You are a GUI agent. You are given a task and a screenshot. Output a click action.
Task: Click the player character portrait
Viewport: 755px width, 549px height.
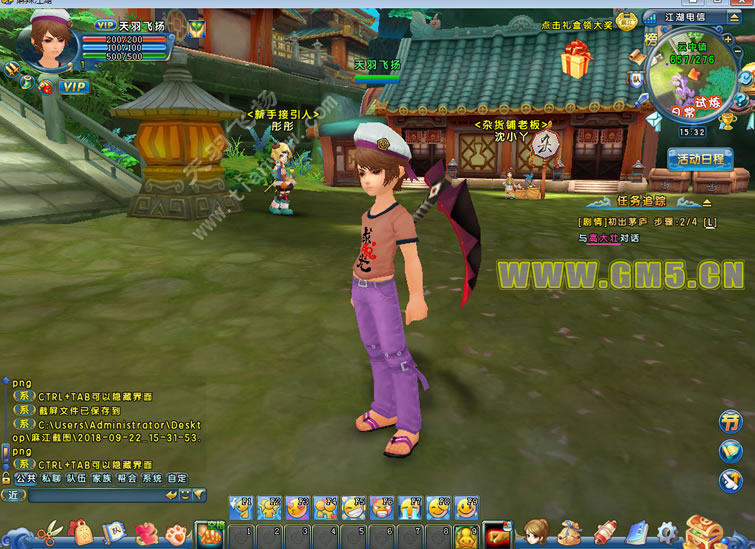44,40
